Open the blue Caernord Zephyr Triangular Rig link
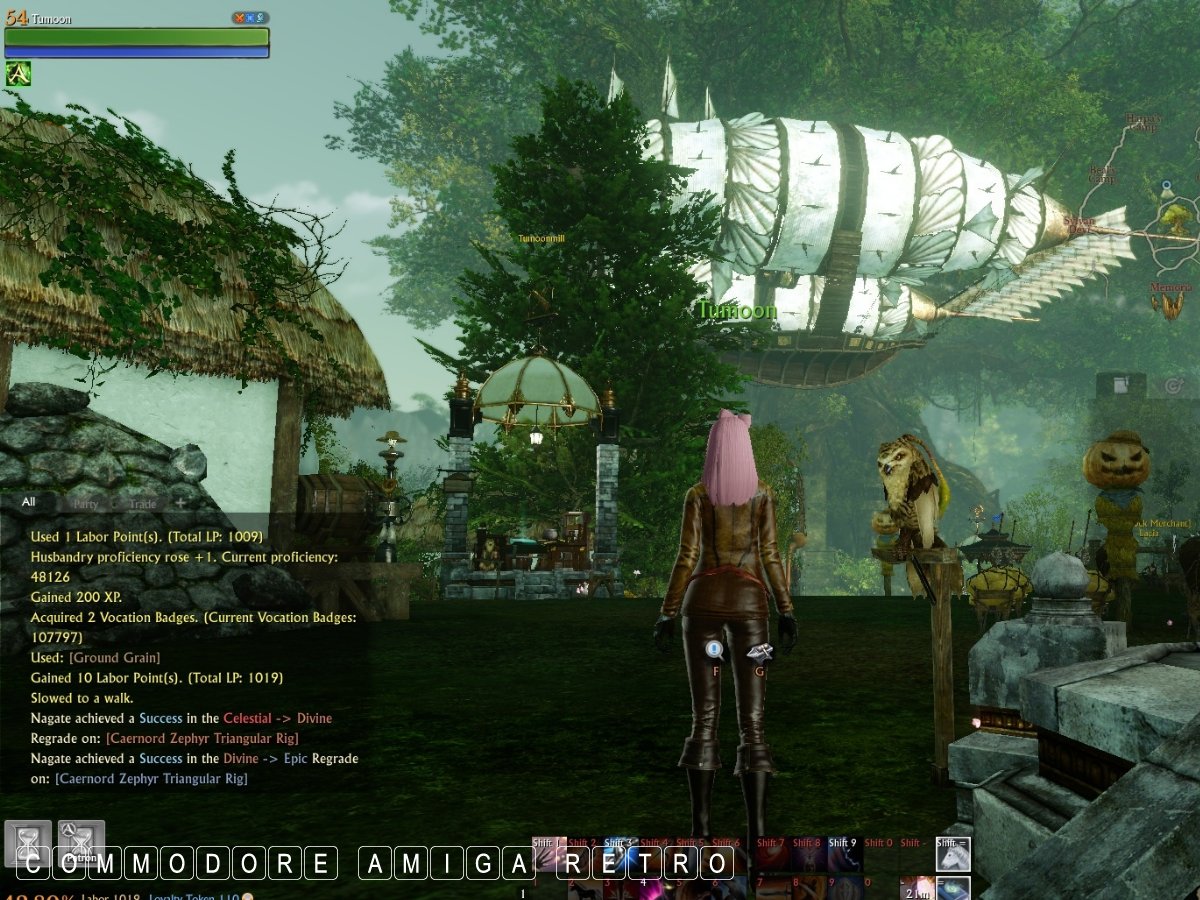The width and height of the screenshot is (1200, 900). coord(150,778)
